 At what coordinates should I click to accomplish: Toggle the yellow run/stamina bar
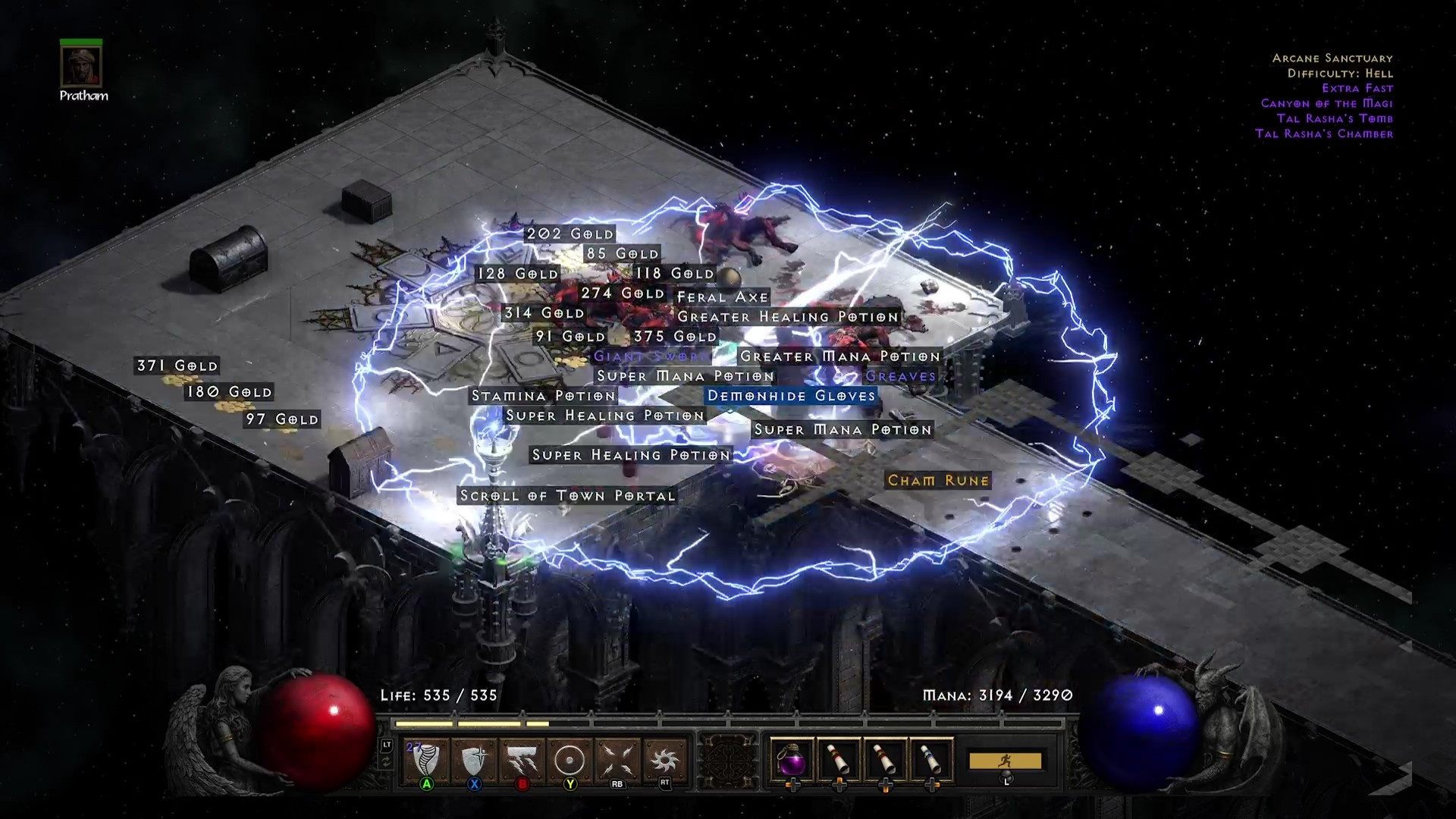point(1006,761)
